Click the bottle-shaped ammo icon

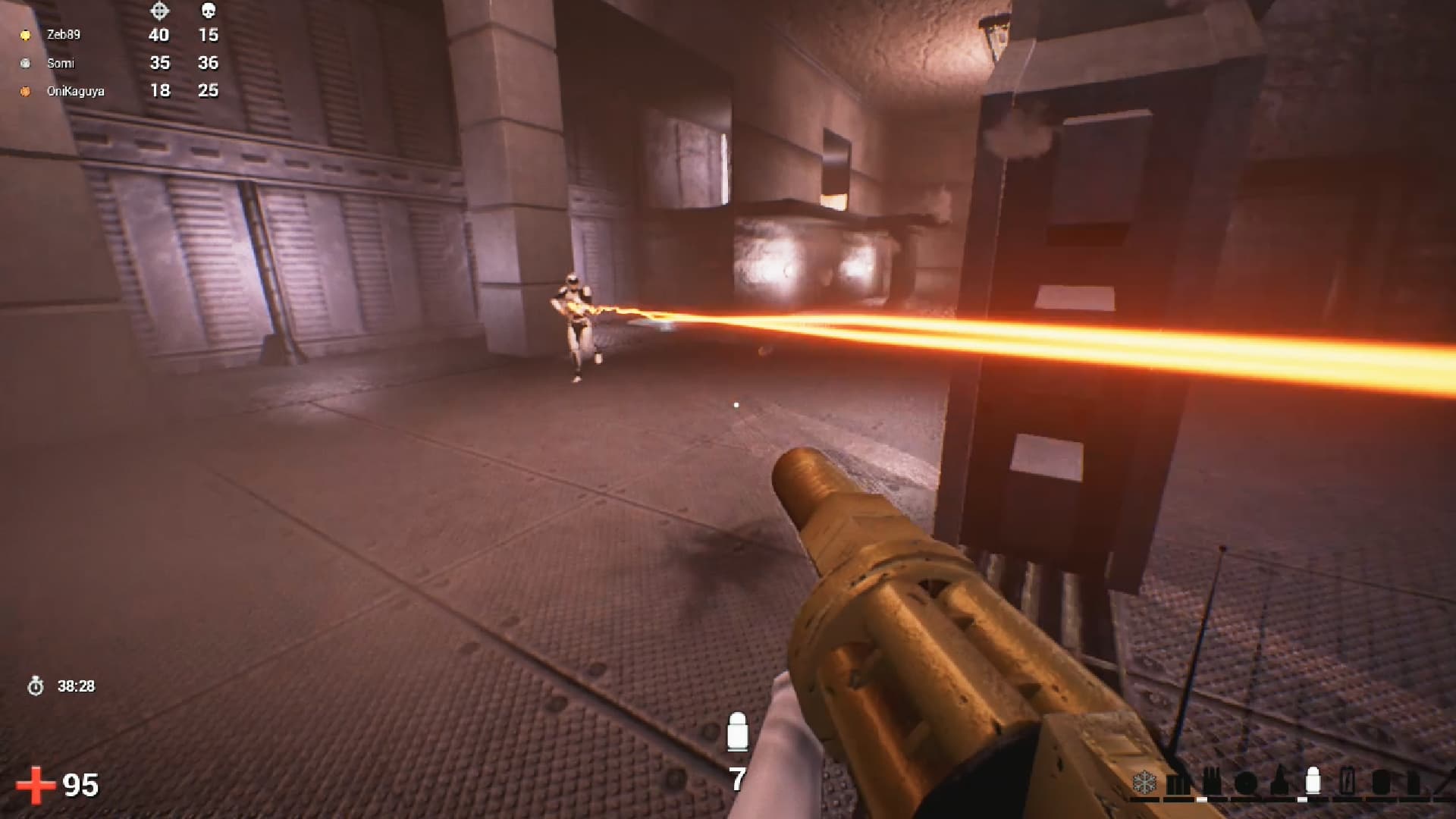[1280, 781]
